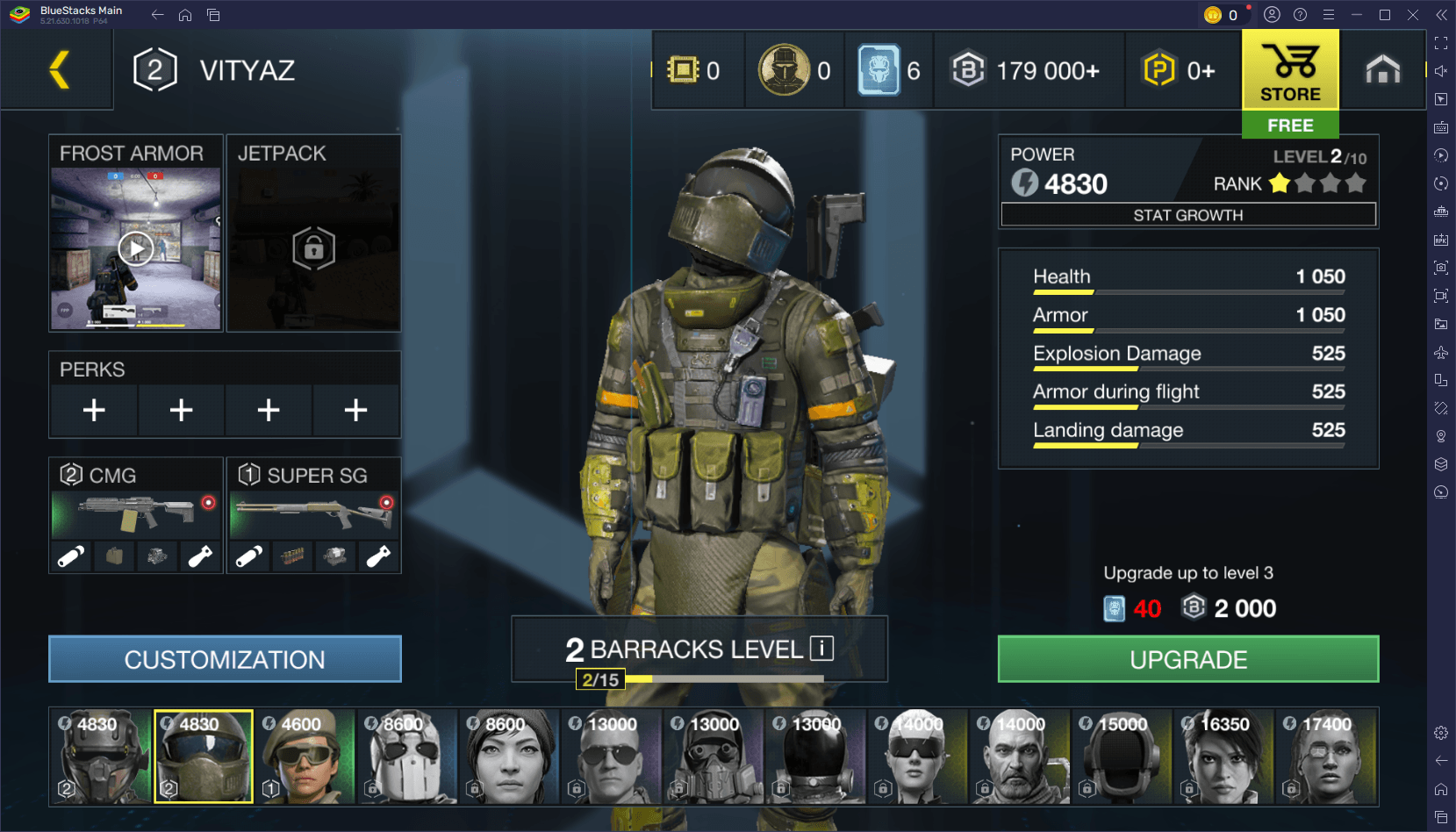Click the locked Jetpack slot icon
This screenshot has width=1456, height=832.
[x=313, y=248]
